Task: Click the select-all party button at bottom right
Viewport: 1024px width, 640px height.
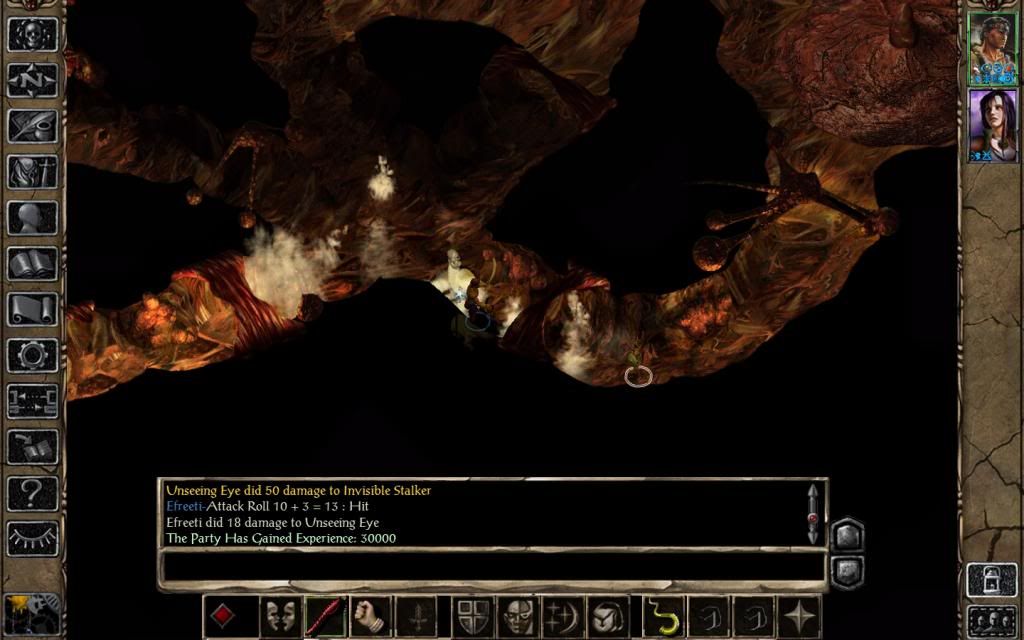Action: click(991, 617)
